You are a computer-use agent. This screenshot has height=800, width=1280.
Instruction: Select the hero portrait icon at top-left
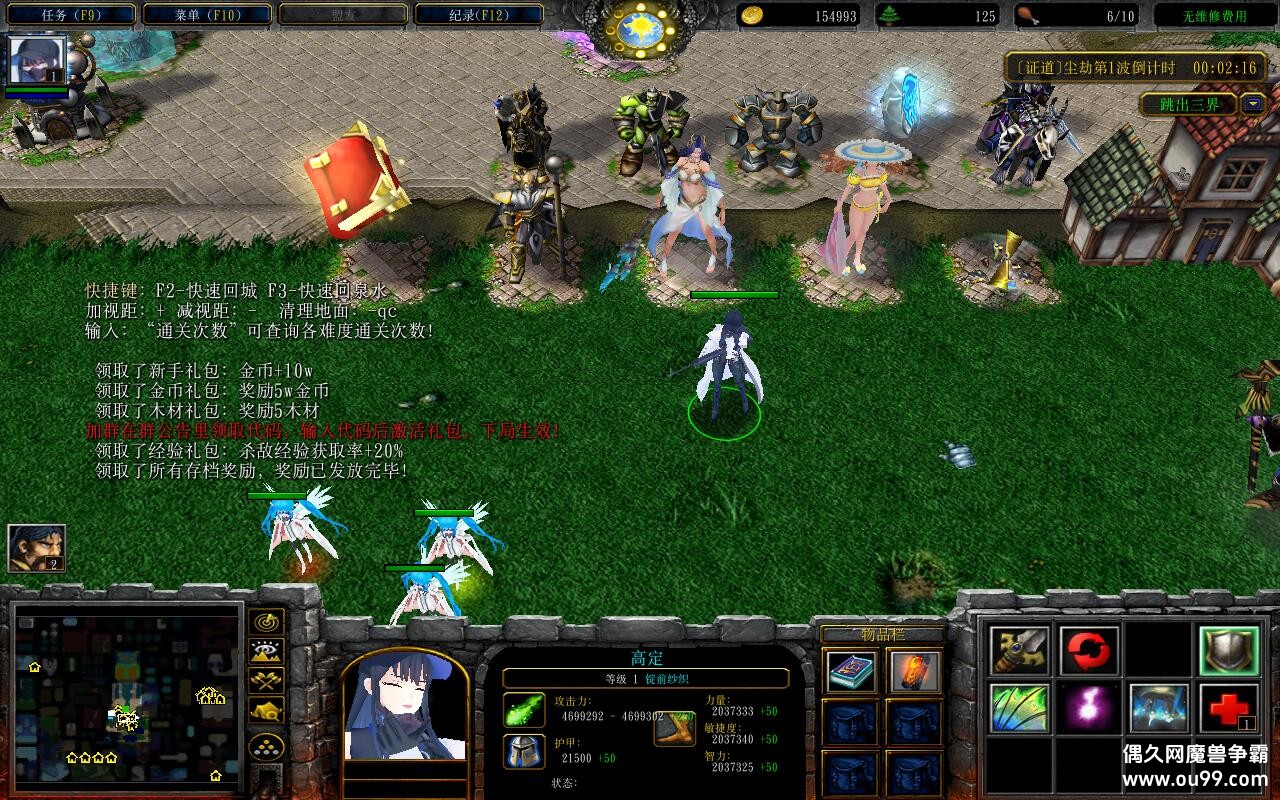[37, 61]
